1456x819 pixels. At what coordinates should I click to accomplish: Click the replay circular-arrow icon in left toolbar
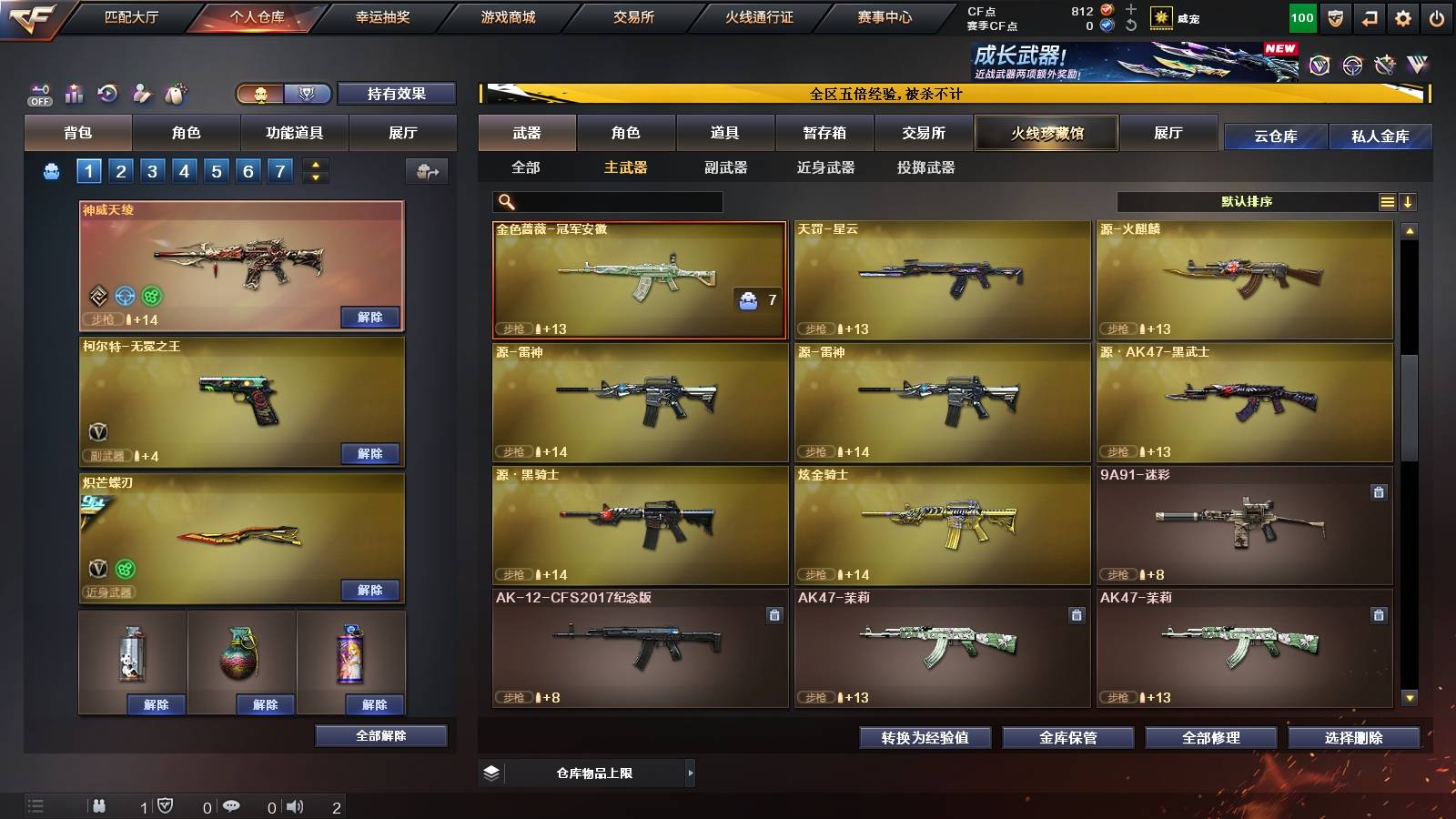tap(107, 93)
